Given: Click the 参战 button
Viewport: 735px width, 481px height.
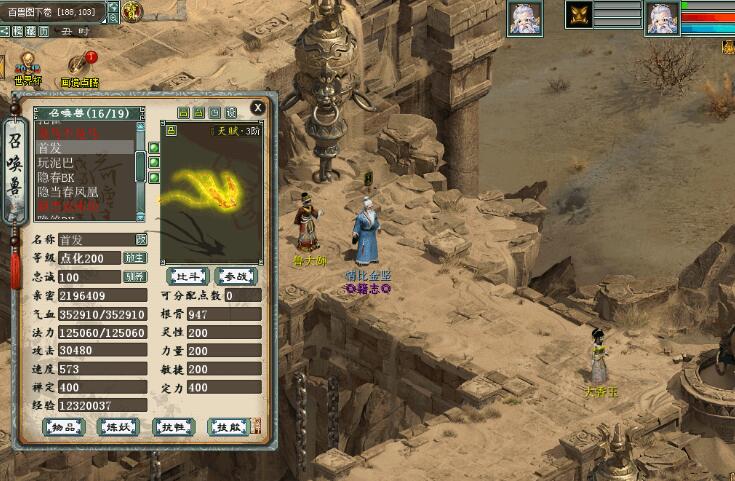Looking at the screenshot, I should click(234, 275).
